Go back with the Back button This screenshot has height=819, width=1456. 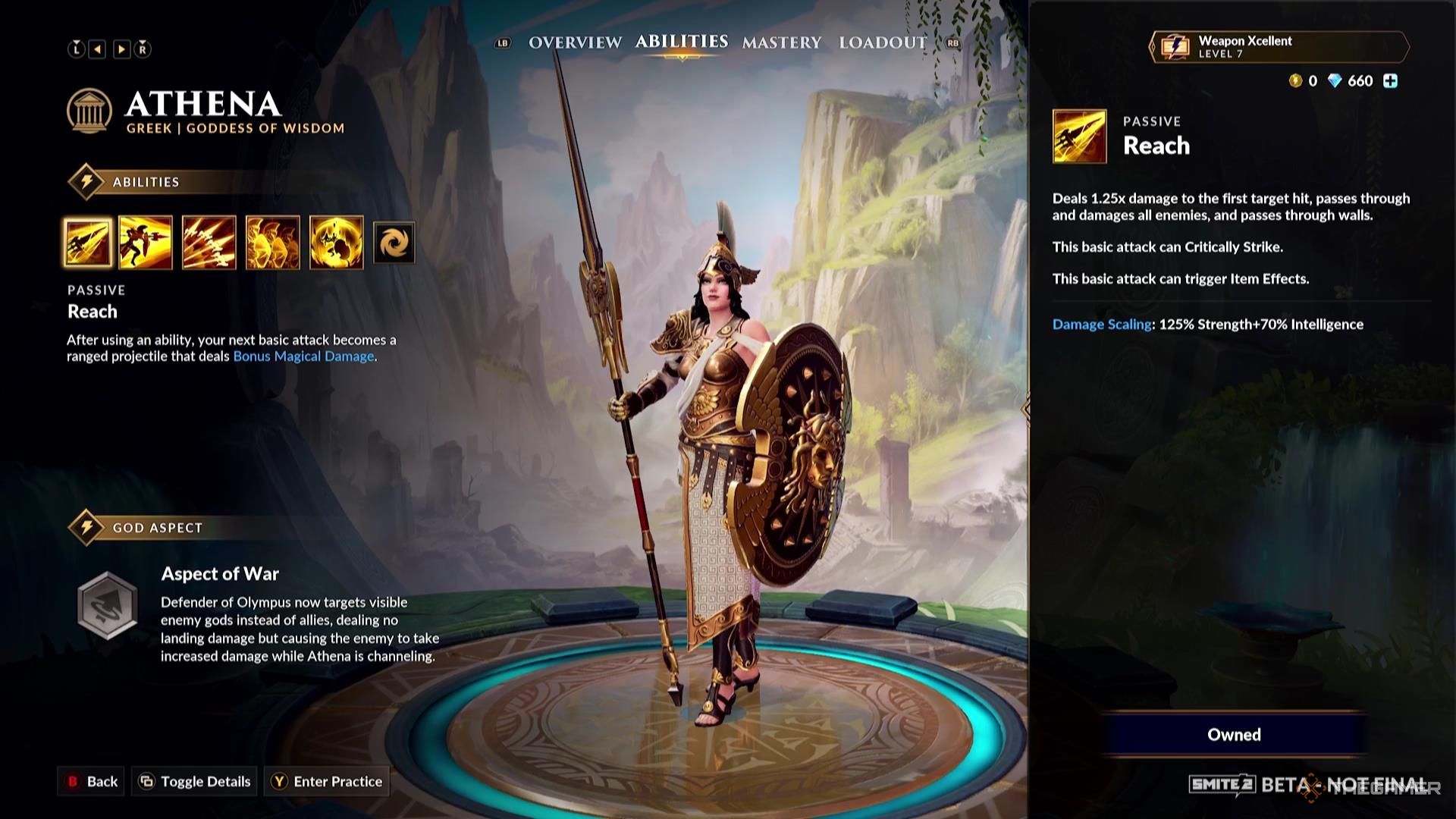coord(93,781)
